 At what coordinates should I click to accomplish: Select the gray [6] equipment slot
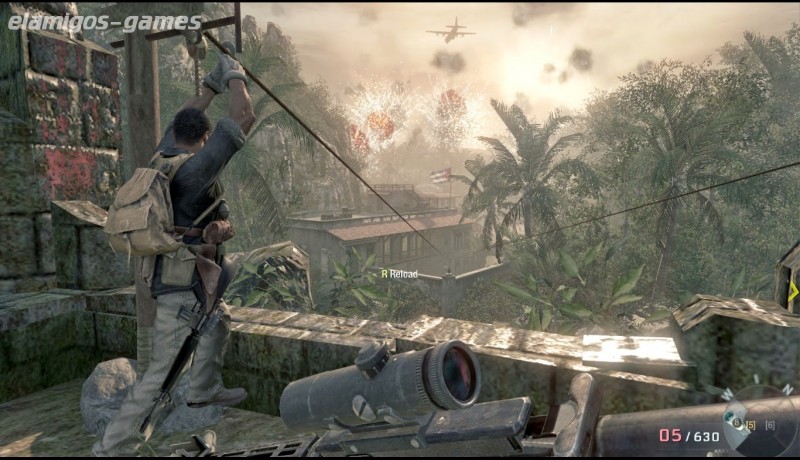point(770,426)
